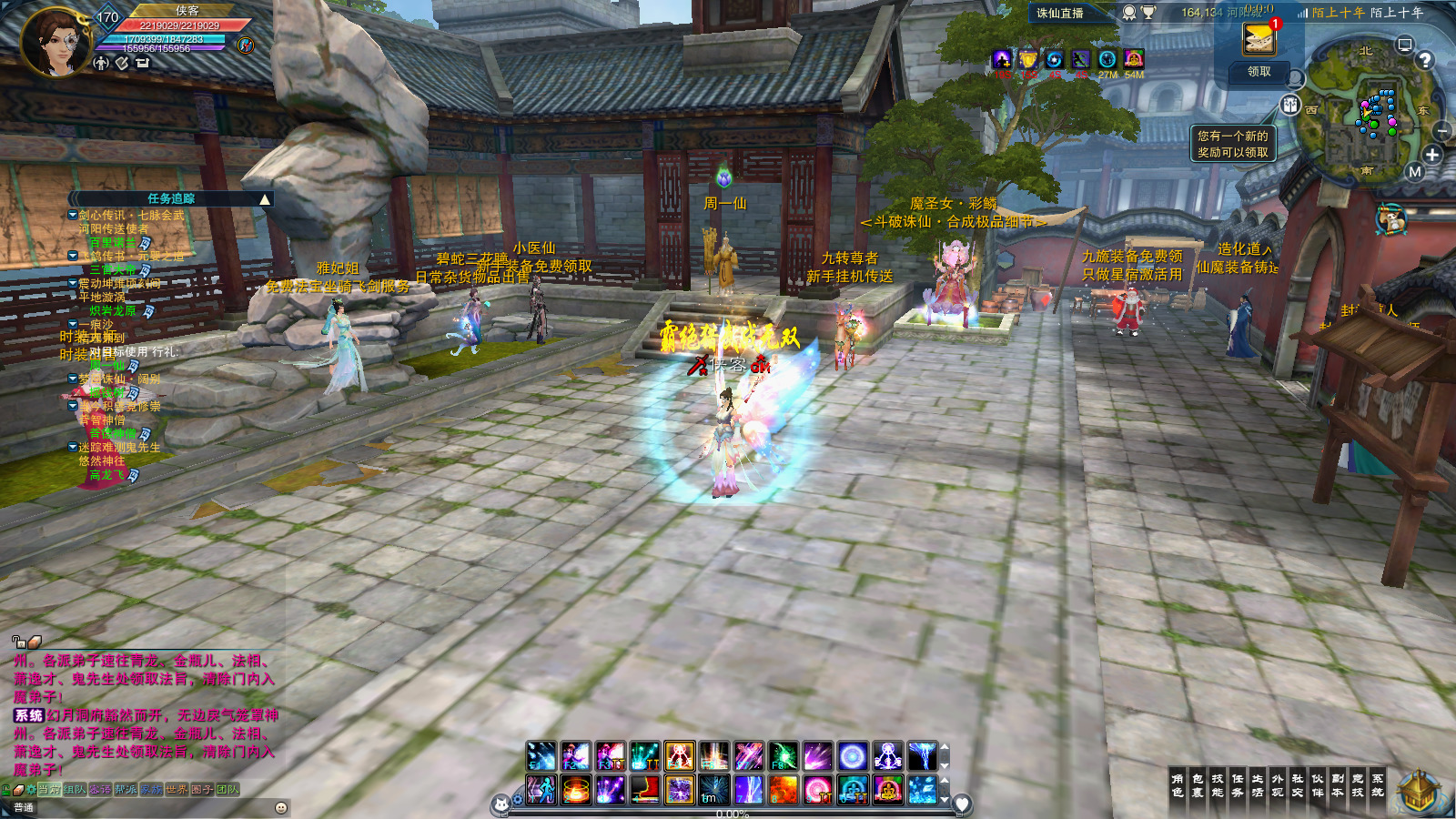Image resolution: width=1456 pixels, height=819 pixels.
Task: Click the 领取 claim reward button
Action: [x=1259, y=71]
